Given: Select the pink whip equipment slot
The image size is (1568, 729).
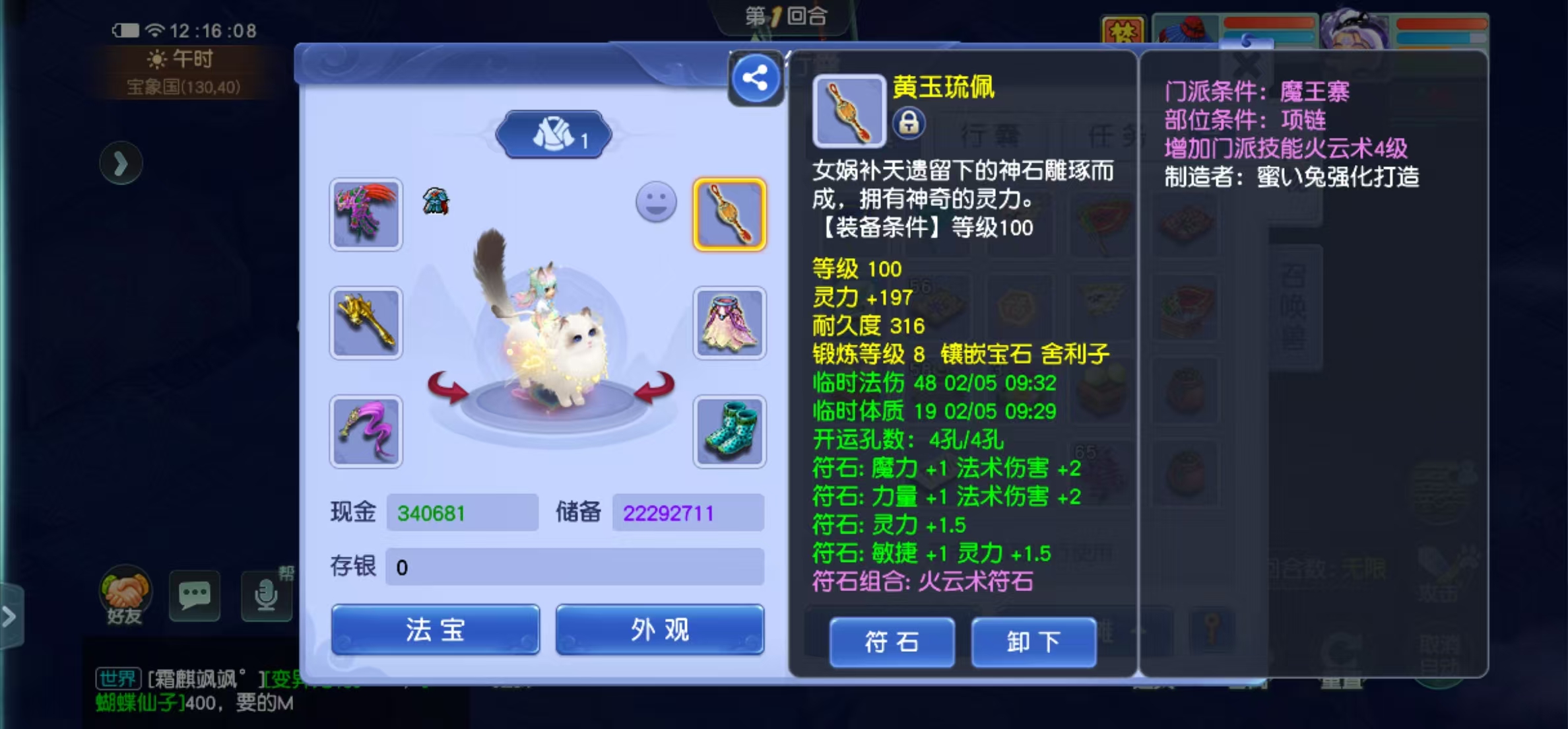Looking at the screenshot, I should click(366, 433).
